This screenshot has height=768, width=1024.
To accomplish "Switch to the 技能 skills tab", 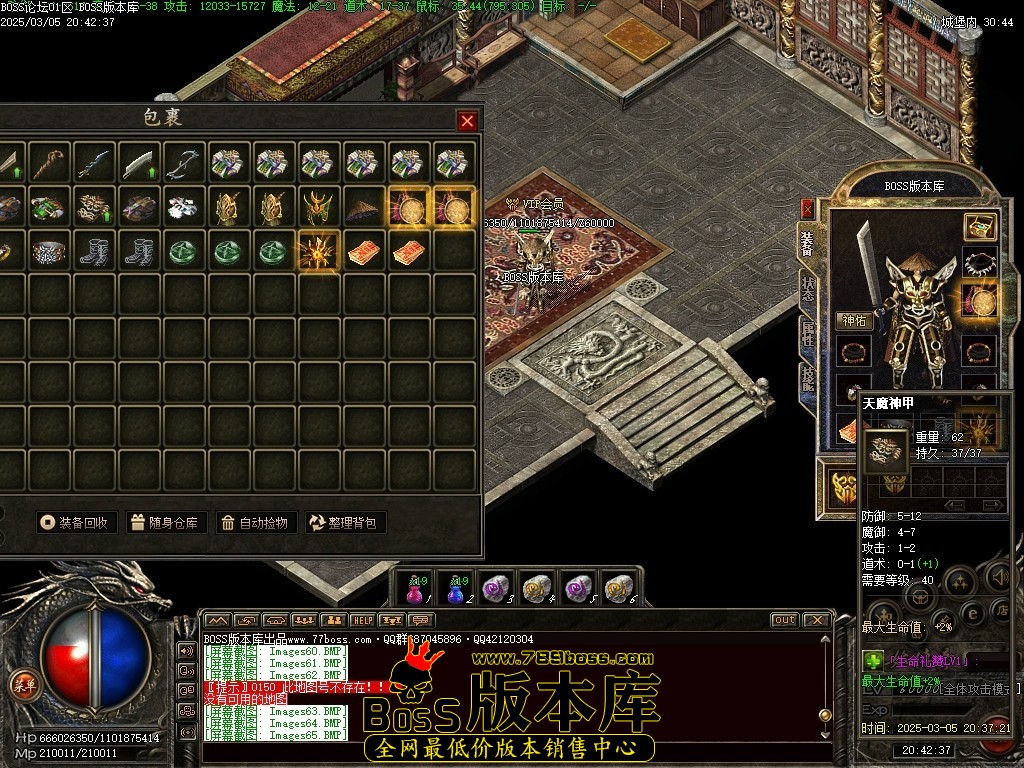I will [x=807, y=378].
